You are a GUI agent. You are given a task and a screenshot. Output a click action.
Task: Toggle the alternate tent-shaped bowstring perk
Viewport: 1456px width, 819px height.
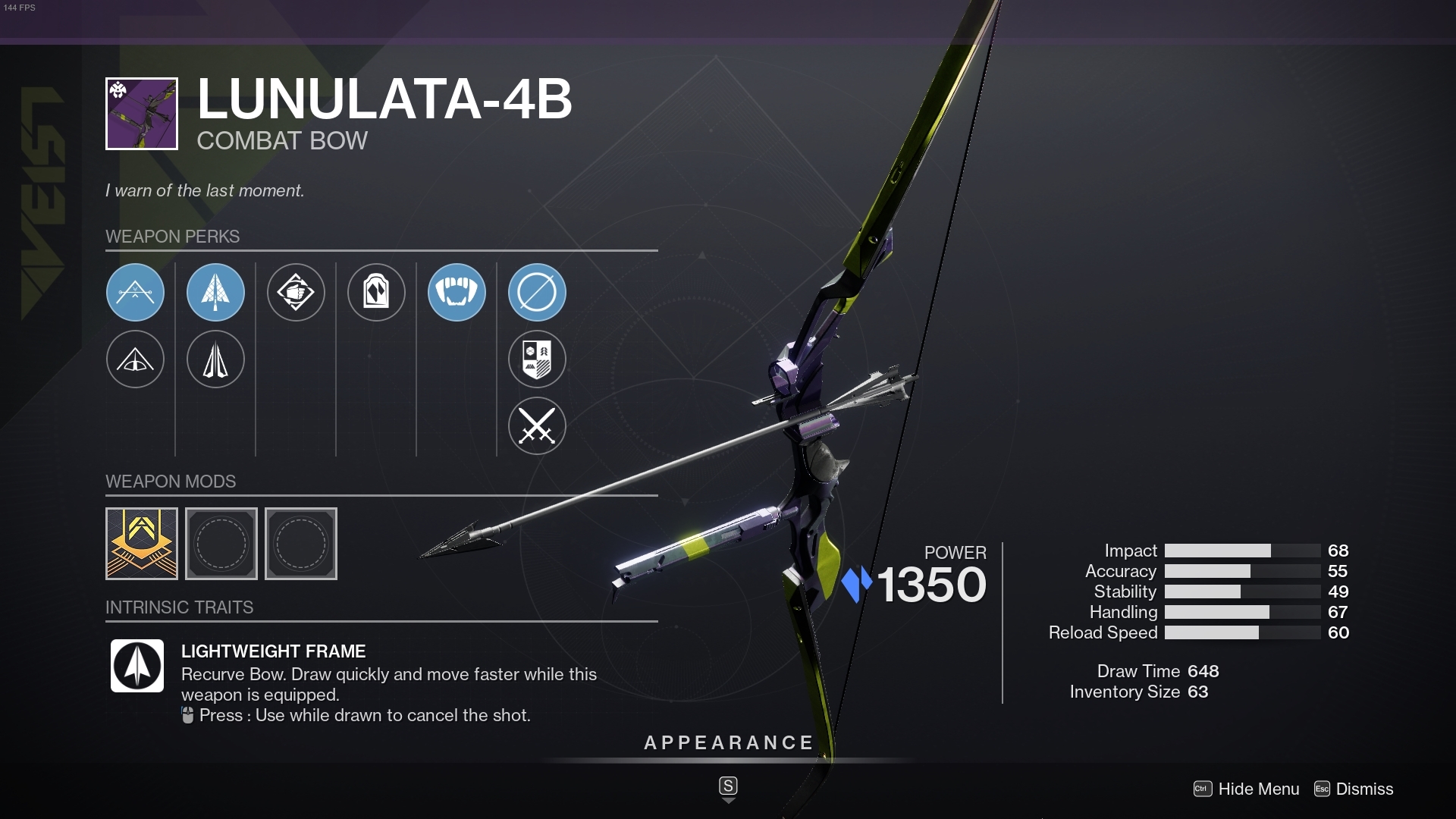pos(135,359)
